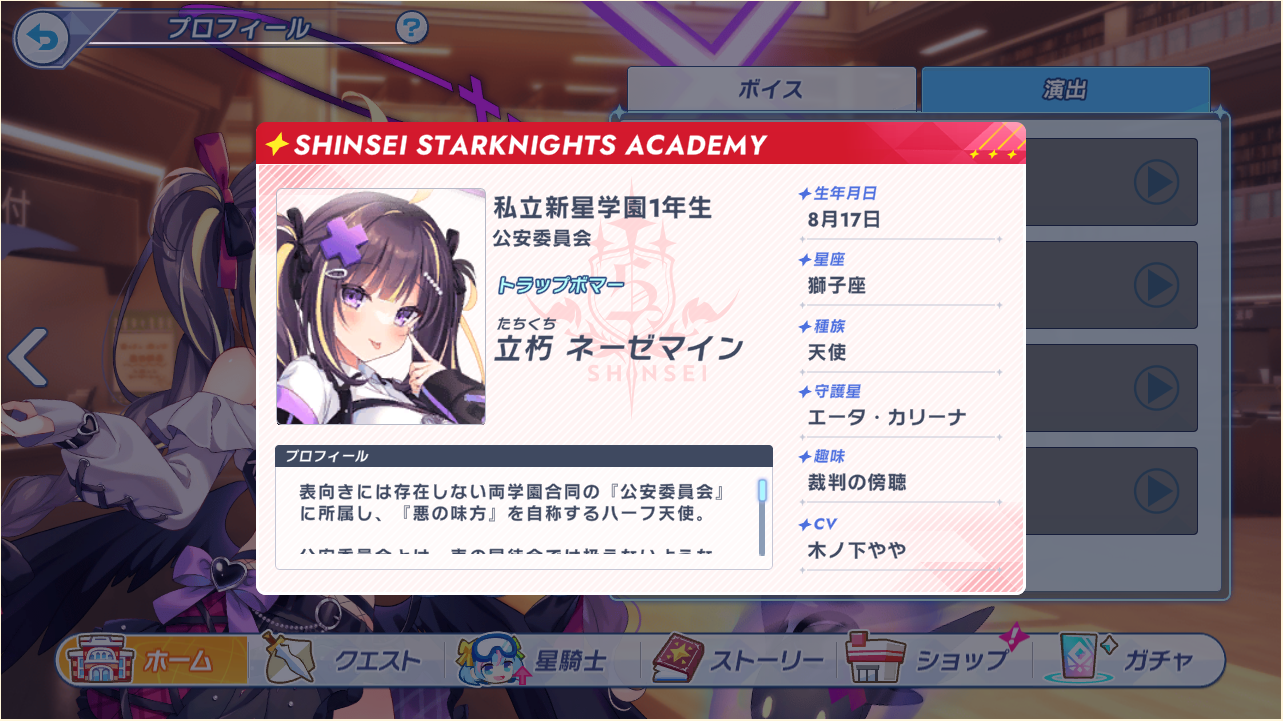
Task: Select the 立朽 ネーゼマイン name text
Action: pos(617,346)
